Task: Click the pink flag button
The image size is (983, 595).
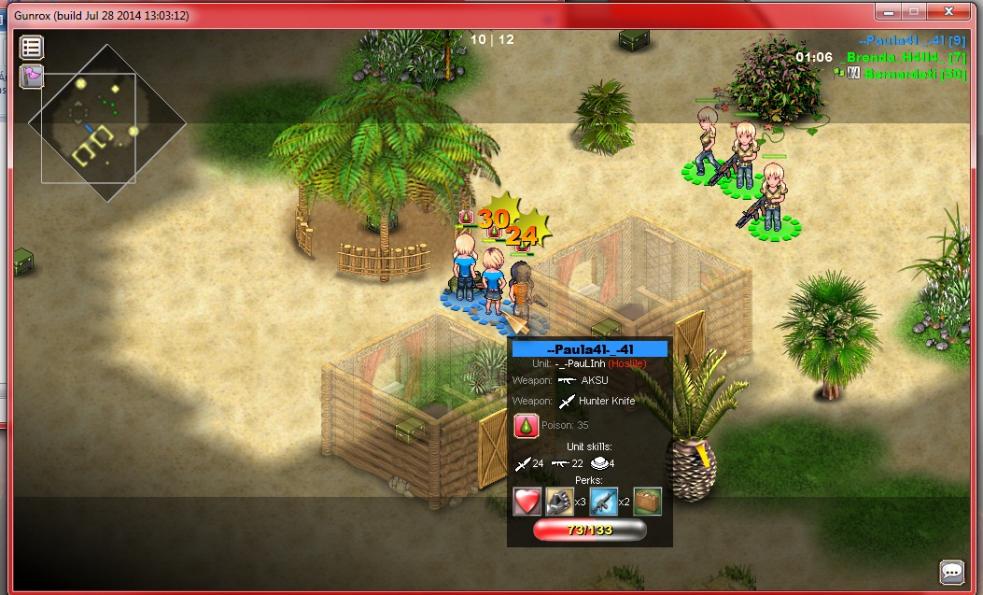Action: click(32, 76)
